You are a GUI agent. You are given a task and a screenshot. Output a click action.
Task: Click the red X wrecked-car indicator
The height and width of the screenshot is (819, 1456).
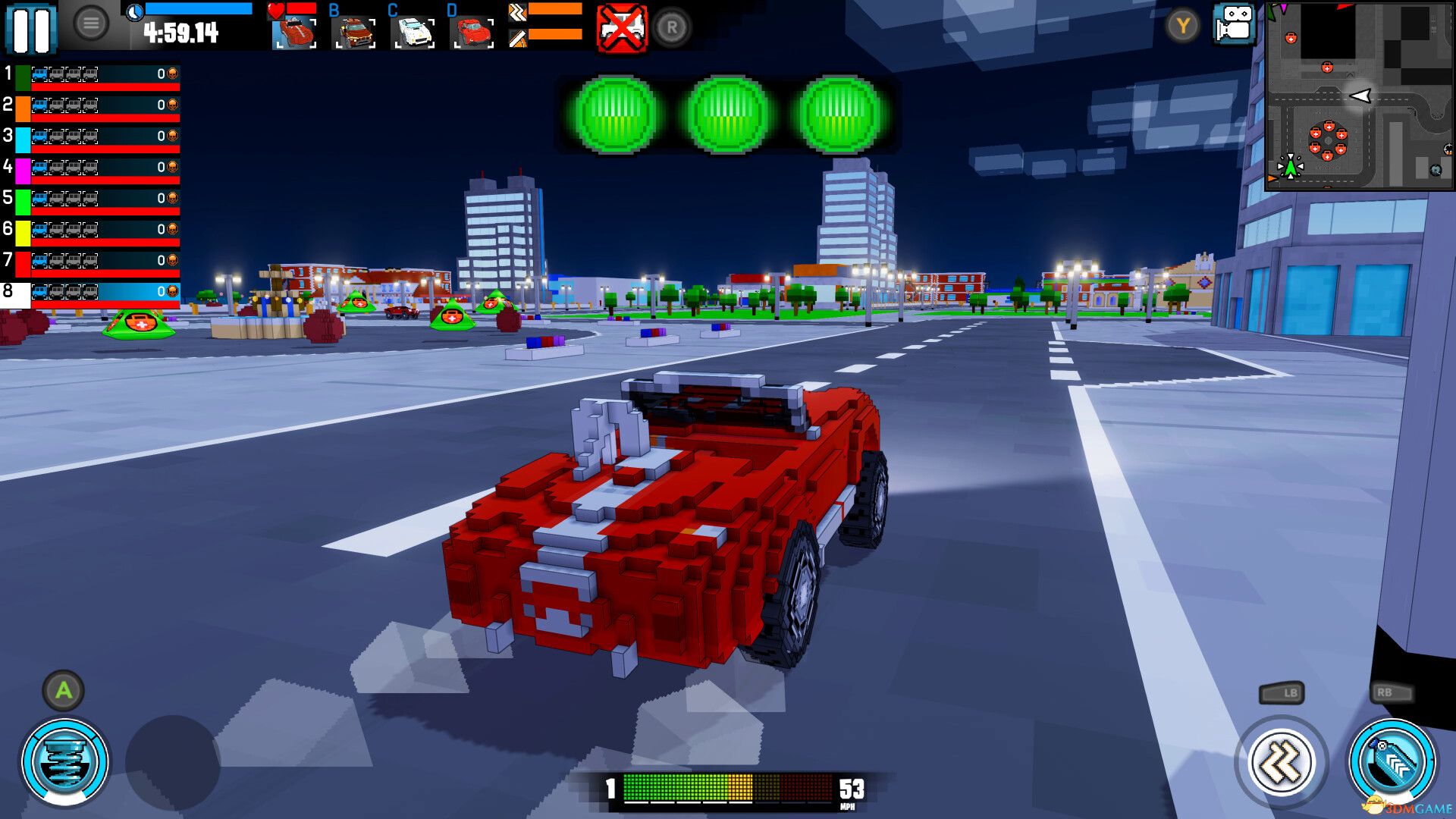tap(620, 29)
